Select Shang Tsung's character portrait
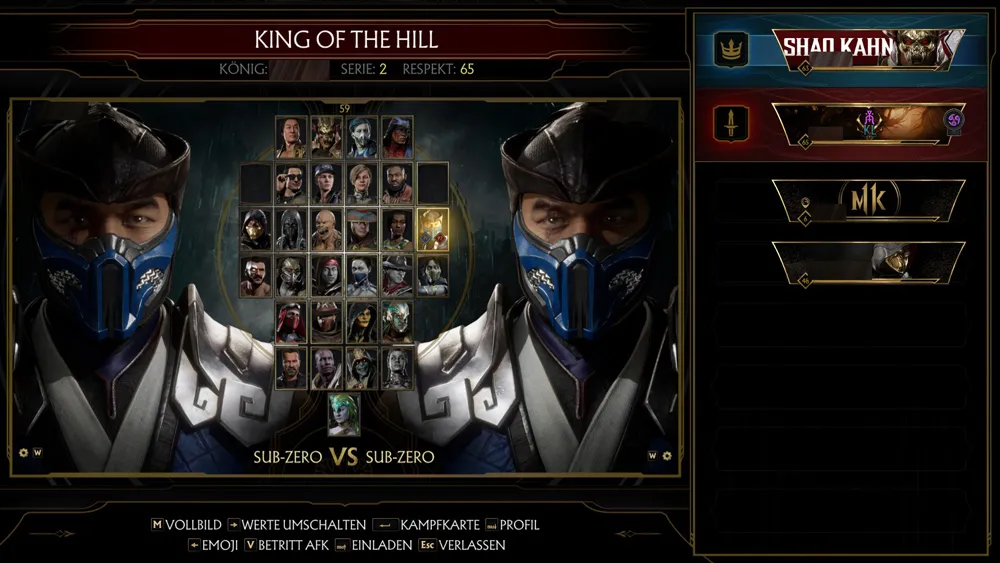The height and width of the screenshot is (563, 1000). point(290,137)
